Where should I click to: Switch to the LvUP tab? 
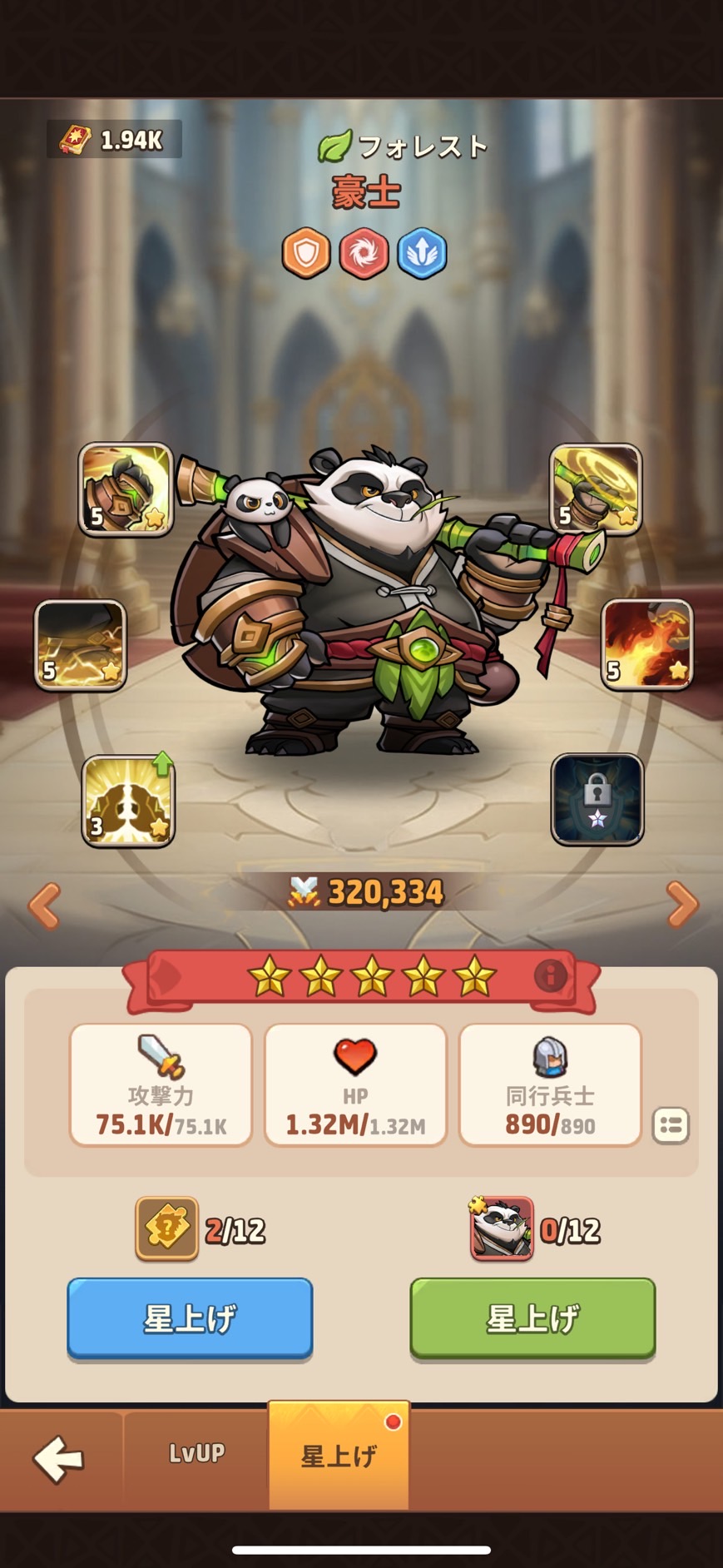pos(196,1453)
